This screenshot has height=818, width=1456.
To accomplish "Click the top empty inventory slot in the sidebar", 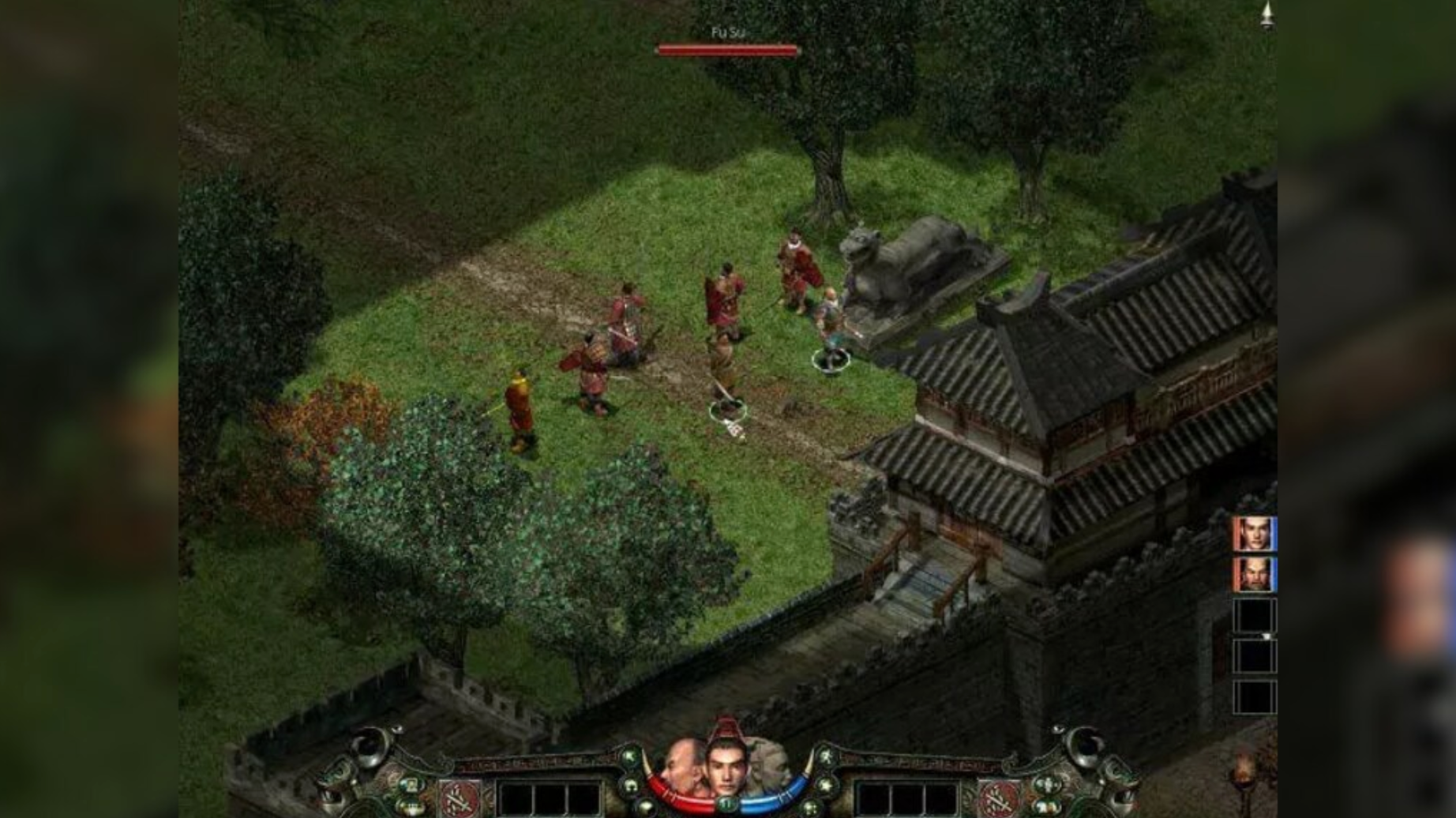I will pos(1255,615).
